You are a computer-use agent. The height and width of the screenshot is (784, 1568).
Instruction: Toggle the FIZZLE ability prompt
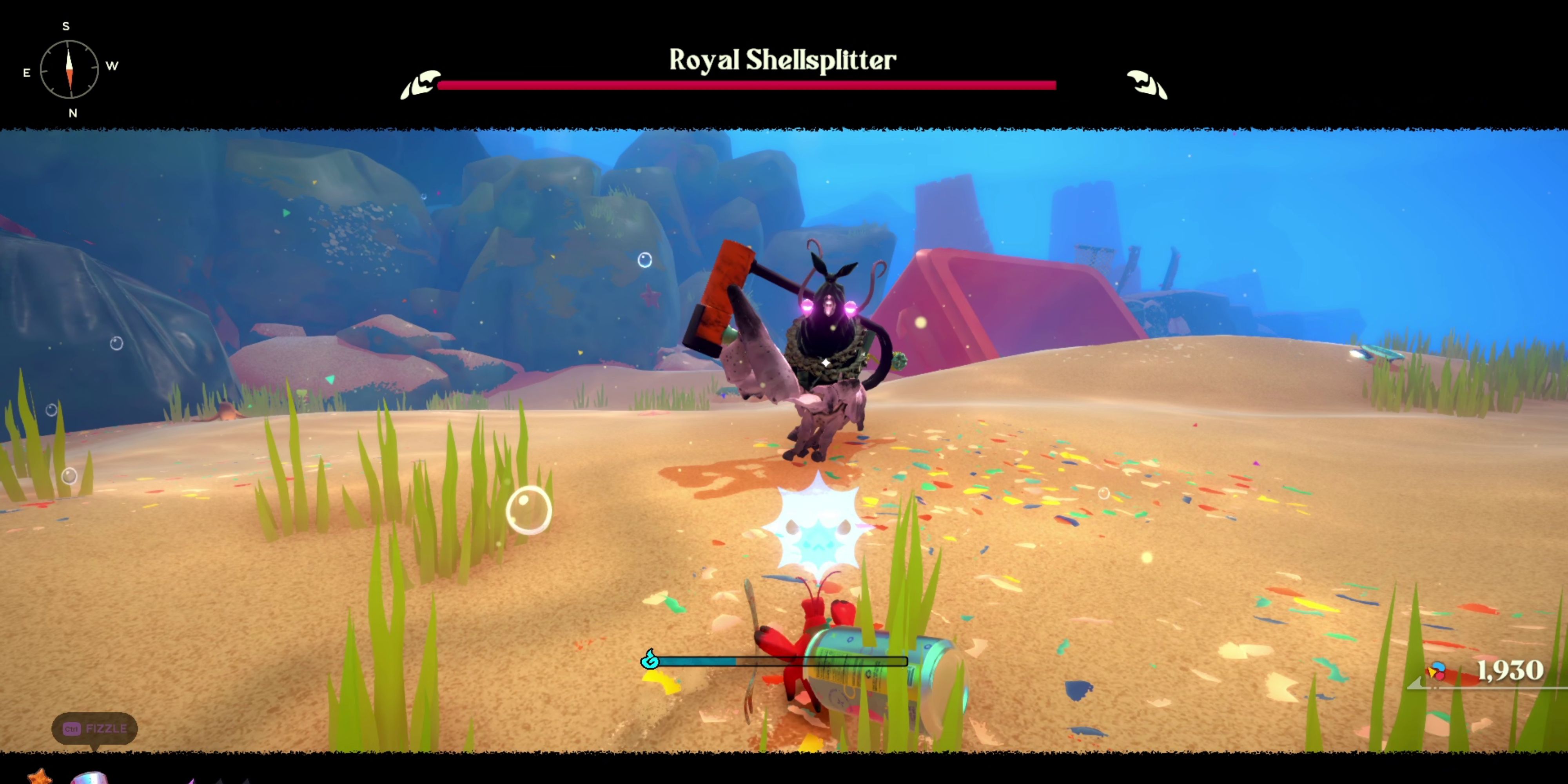pos(94,728)
